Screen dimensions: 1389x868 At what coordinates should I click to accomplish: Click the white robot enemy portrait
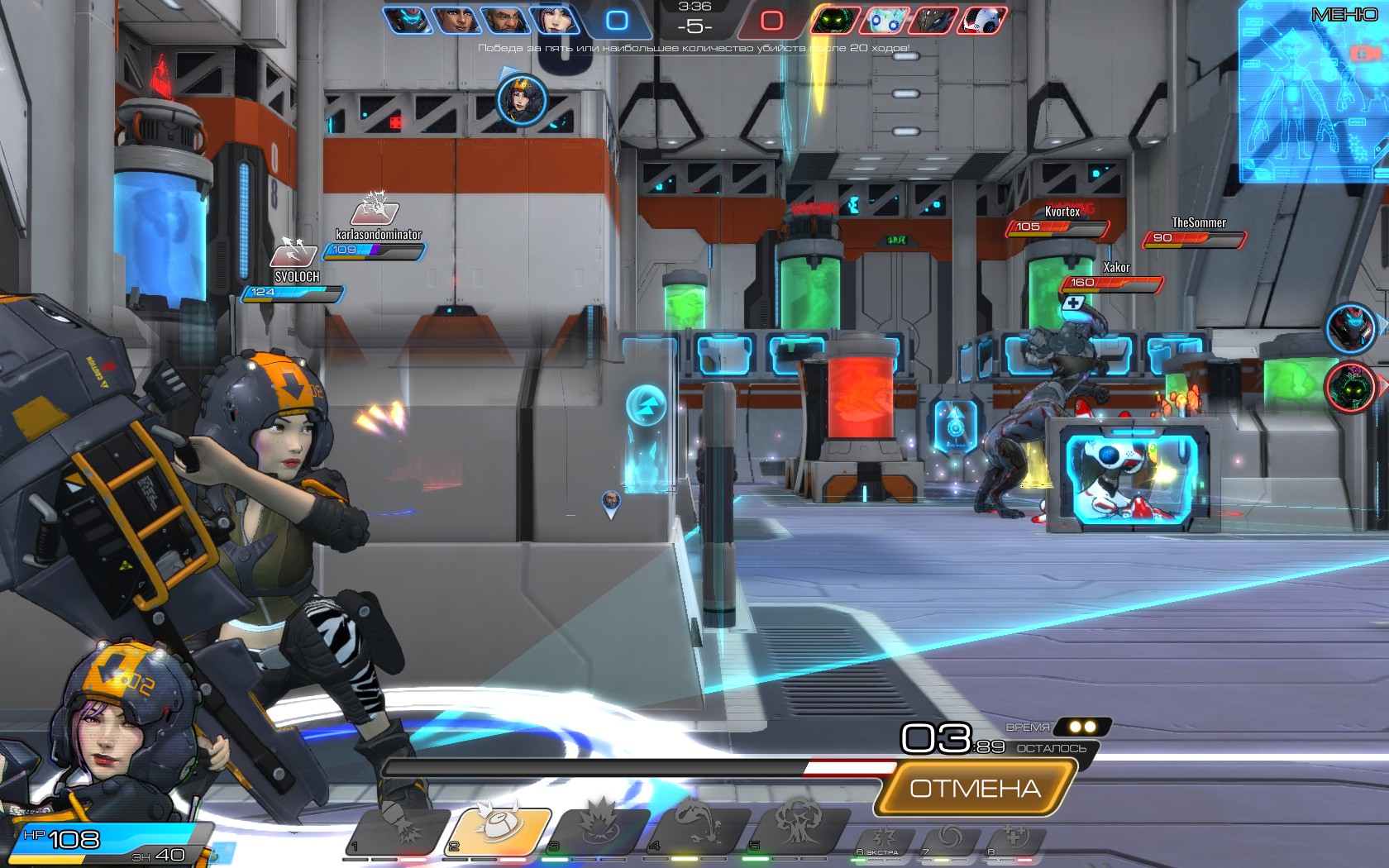[984, 19]
